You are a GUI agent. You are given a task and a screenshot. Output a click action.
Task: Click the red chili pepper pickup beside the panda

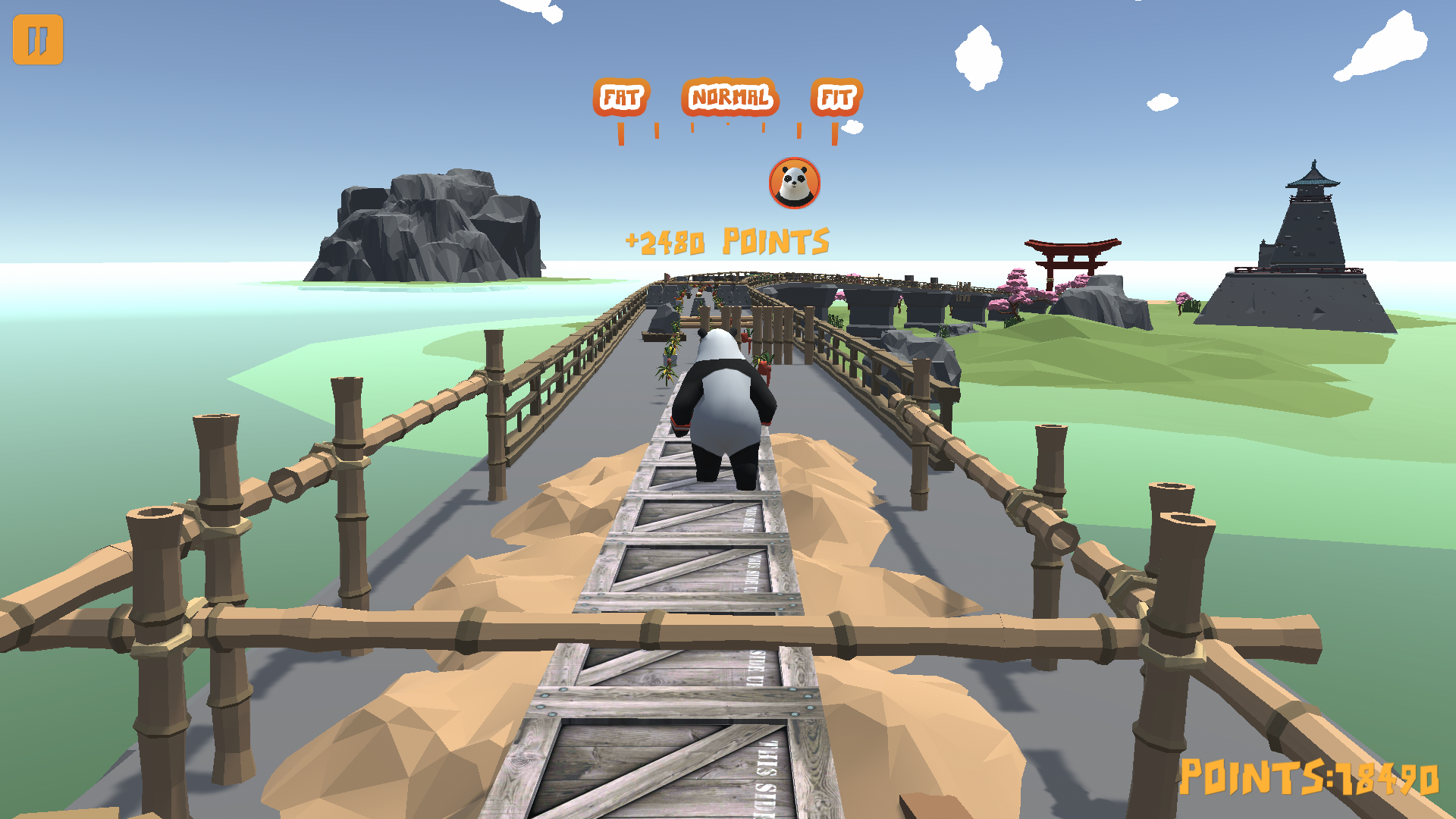[x=762, y=366]
